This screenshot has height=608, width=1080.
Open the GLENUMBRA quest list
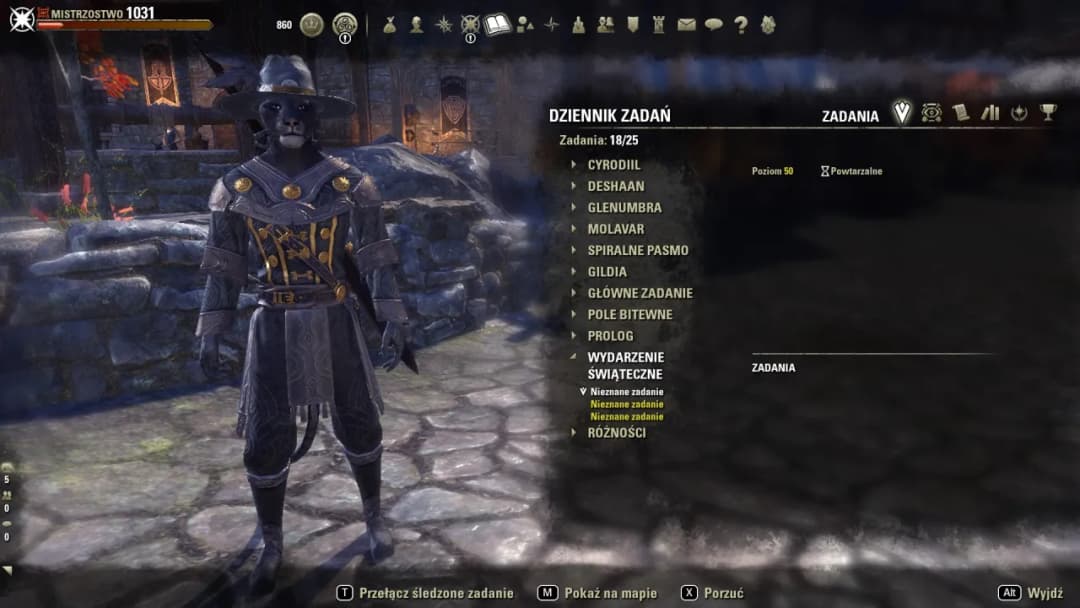click(x=624, y=208)
